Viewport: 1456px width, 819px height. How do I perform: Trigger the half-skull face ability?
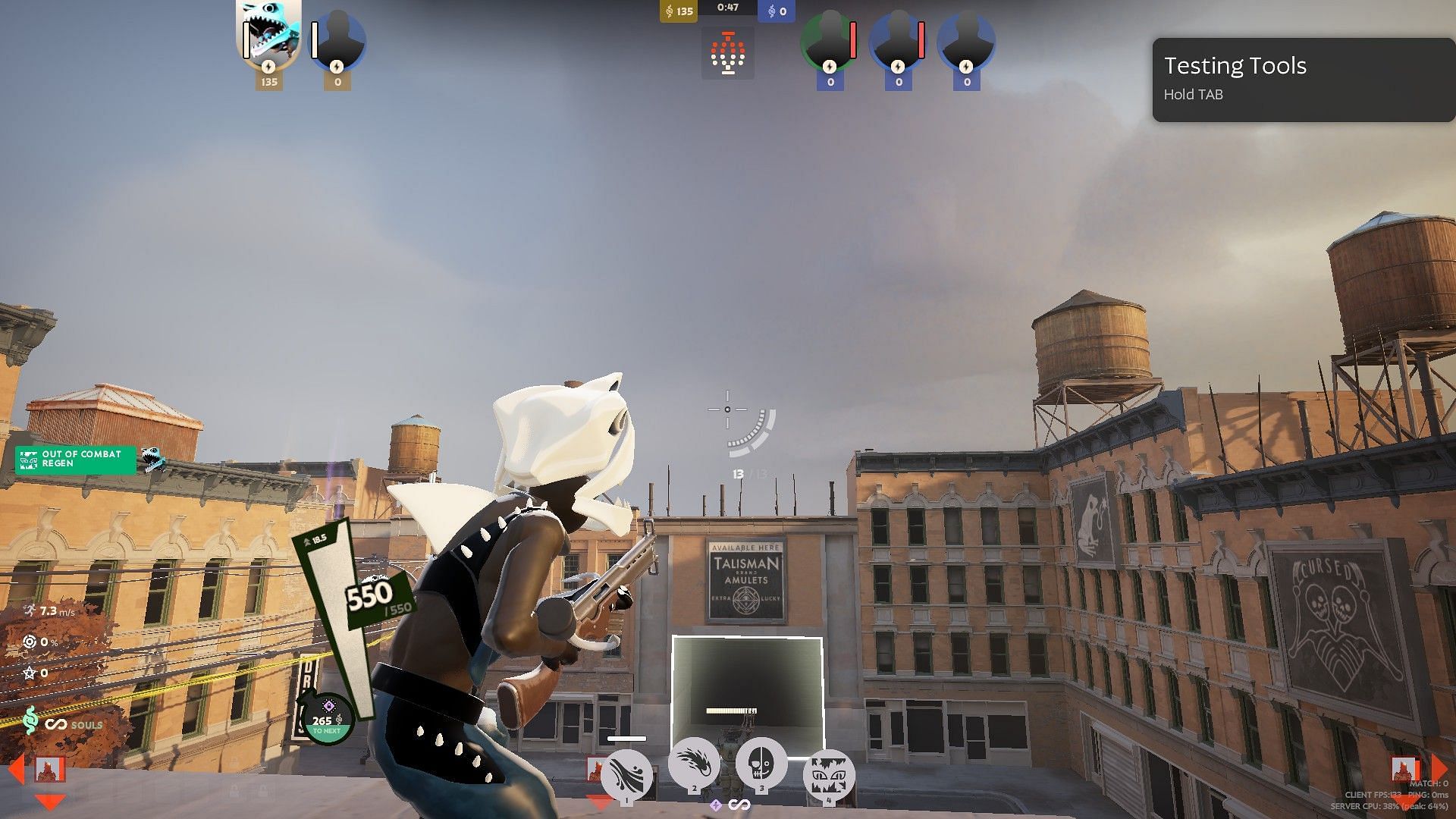[761, 764]
